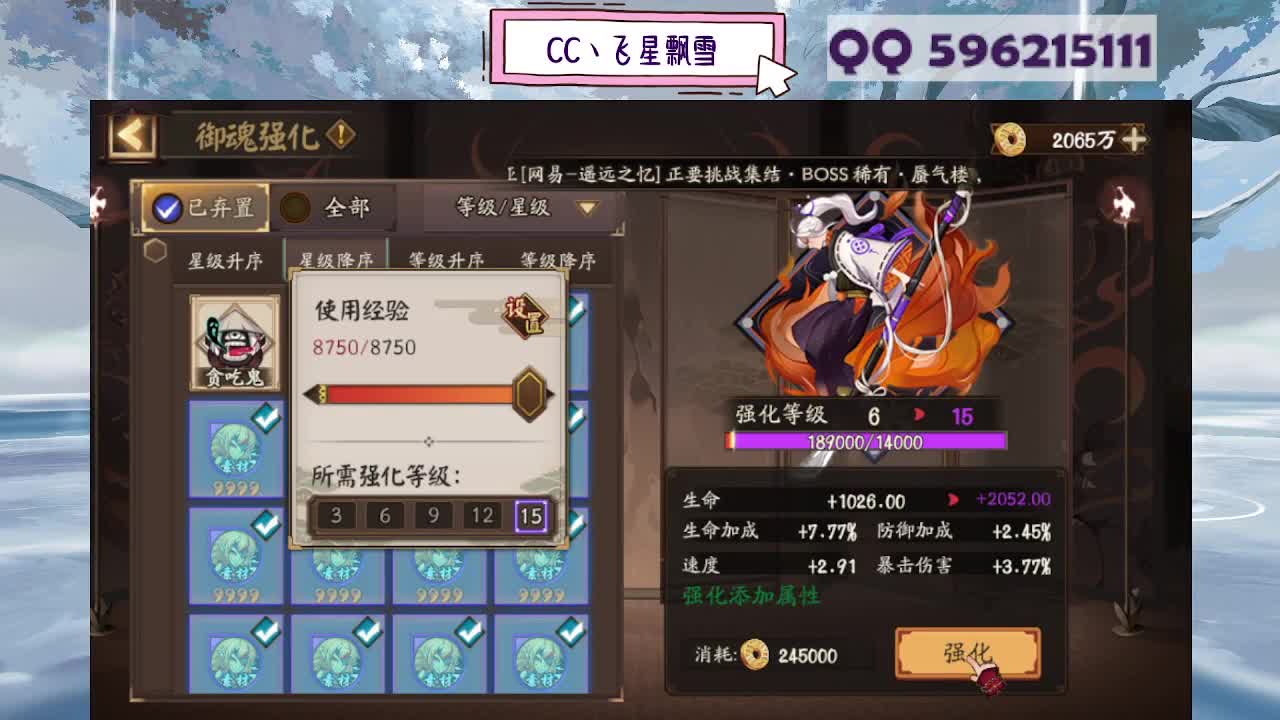Select target level 15 for enhancement
Image resolution: width=1280 pixels, height=720 pixels.
(x=531, y=516)
